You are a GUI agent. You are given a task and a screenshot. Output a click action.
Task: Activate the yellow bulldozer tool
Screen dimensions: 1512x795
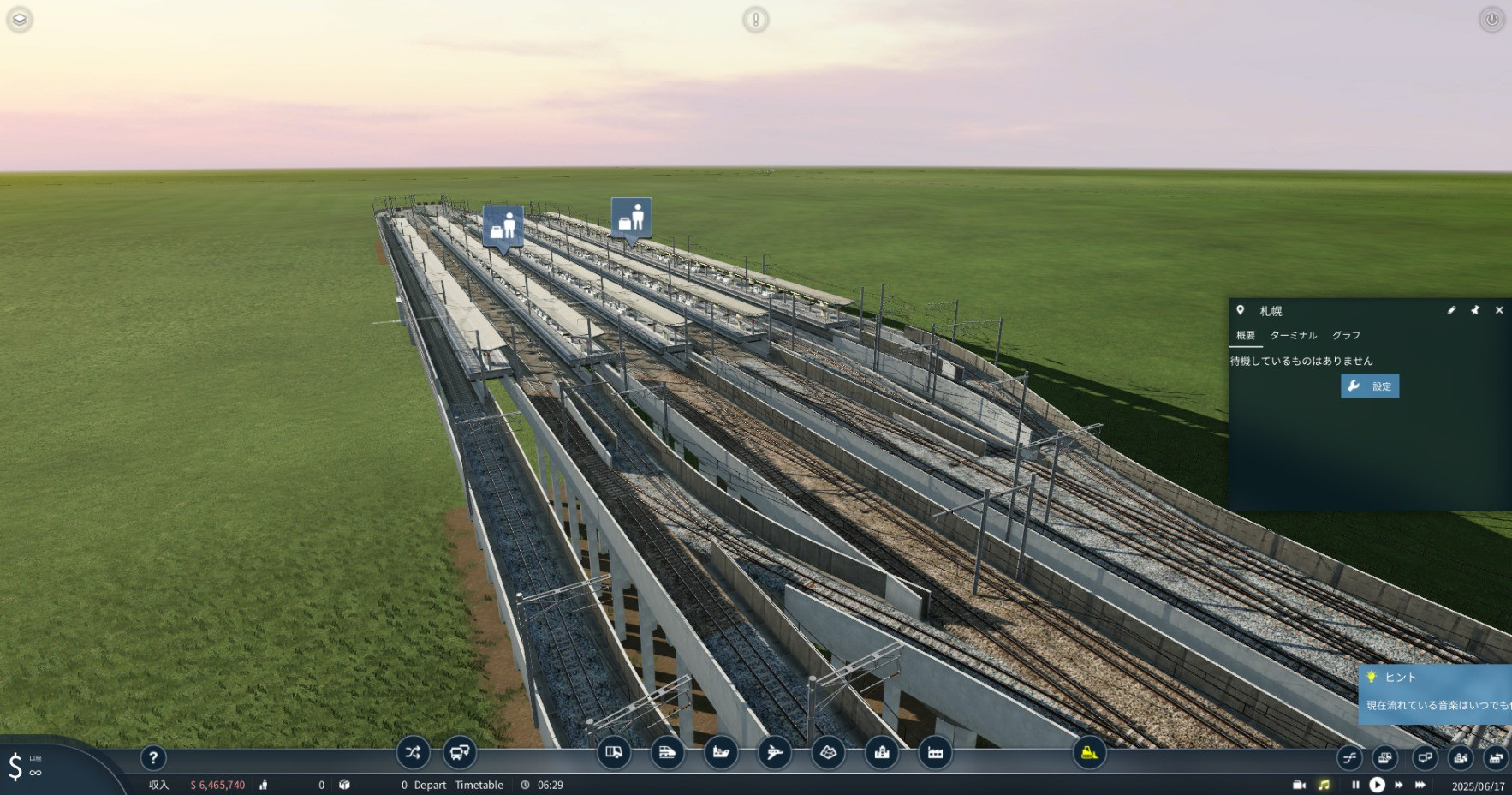pyautogui.click(x=1089, y=753)
